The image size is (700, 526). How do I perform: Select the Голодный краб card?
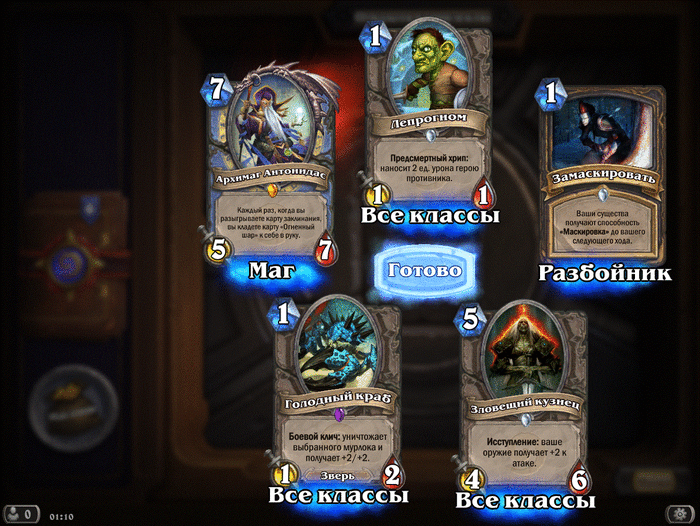click(x=335, y=395)
